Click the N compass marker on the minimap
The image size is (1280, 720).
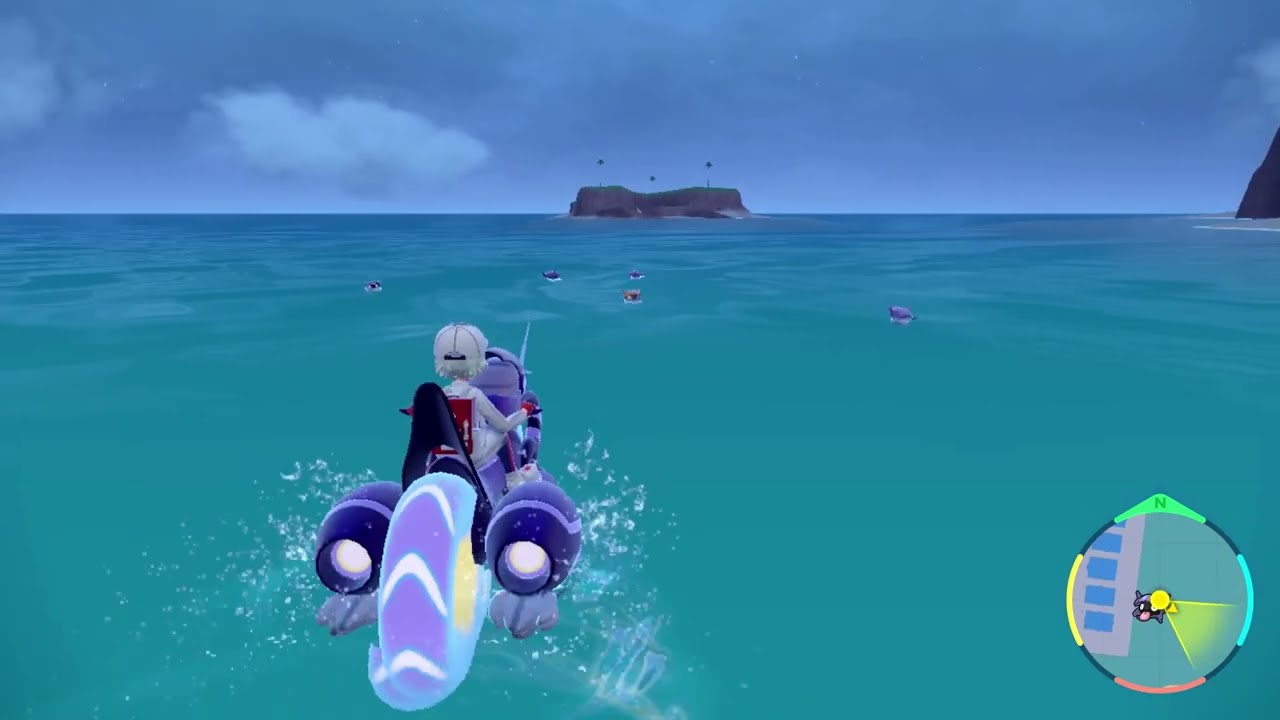click(x=1159, y=502)
